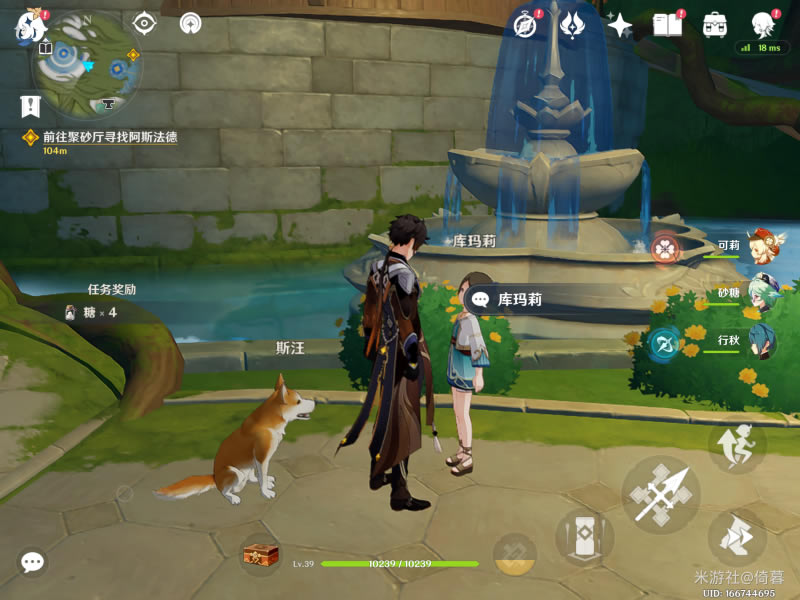Toggle elemental sight eye icon
The width and height of the screenshot is (800, 600).
[145, 23]
